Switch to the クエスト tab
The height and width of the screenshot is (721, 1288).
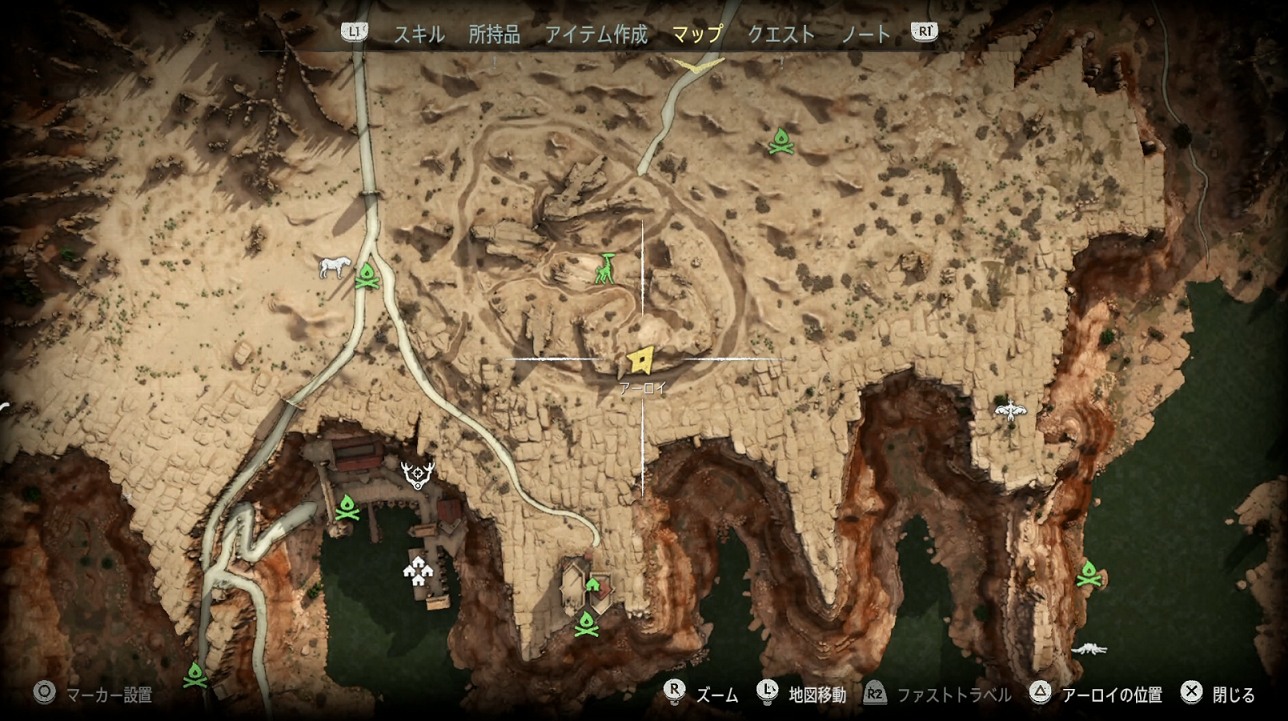pos(780,32)
